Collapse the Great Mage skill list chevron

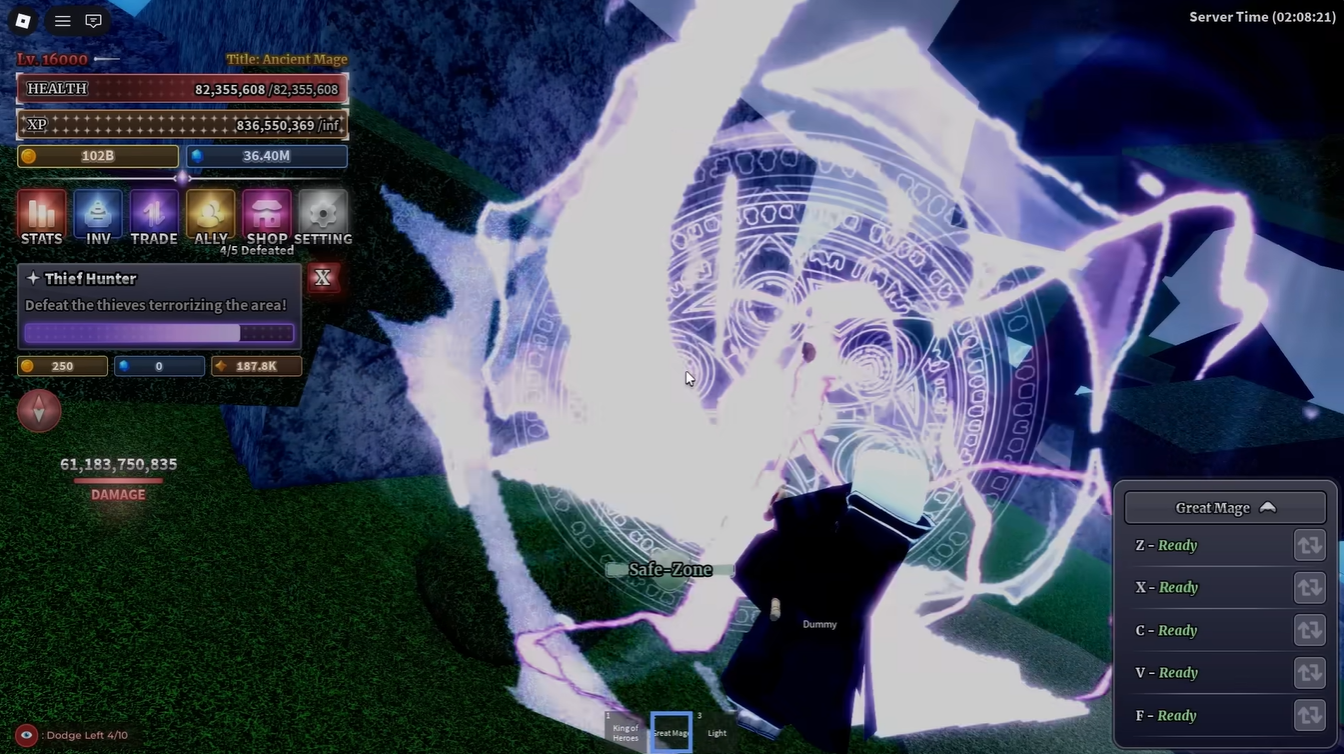click(x=1268, y=507)
